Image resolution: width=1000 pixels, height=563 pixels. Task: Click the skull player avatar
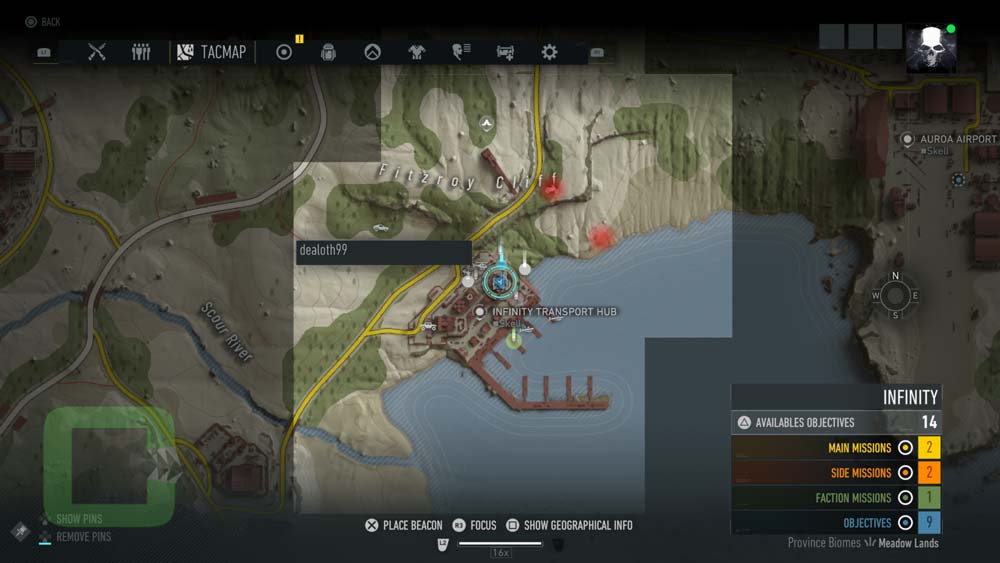click(930, 49)
